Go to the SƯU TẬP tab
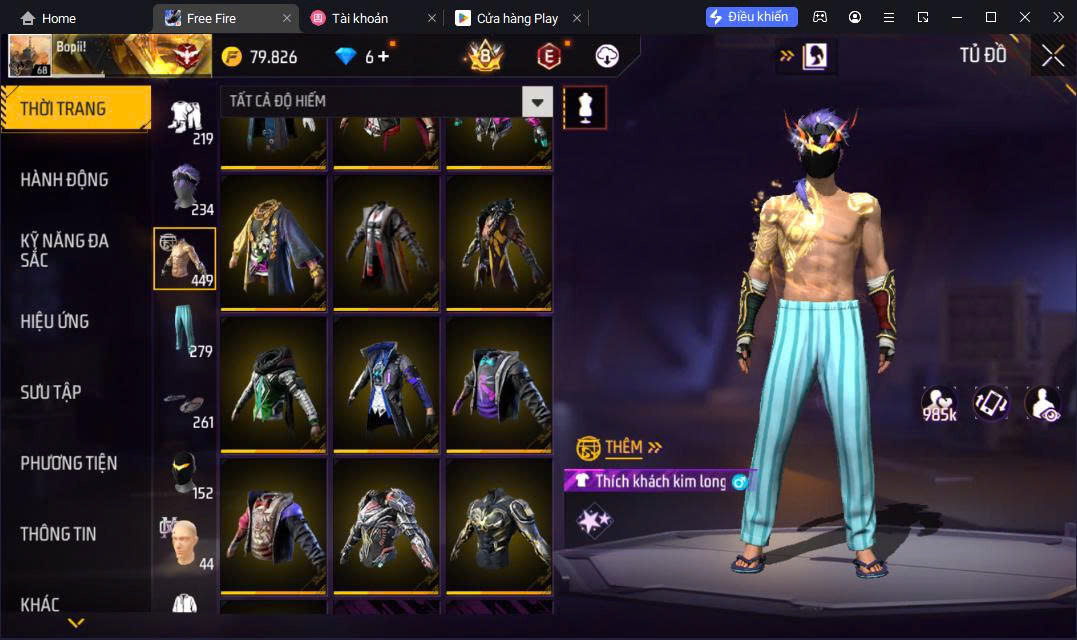The image size is (1077, 640). (x=51, y=392)
